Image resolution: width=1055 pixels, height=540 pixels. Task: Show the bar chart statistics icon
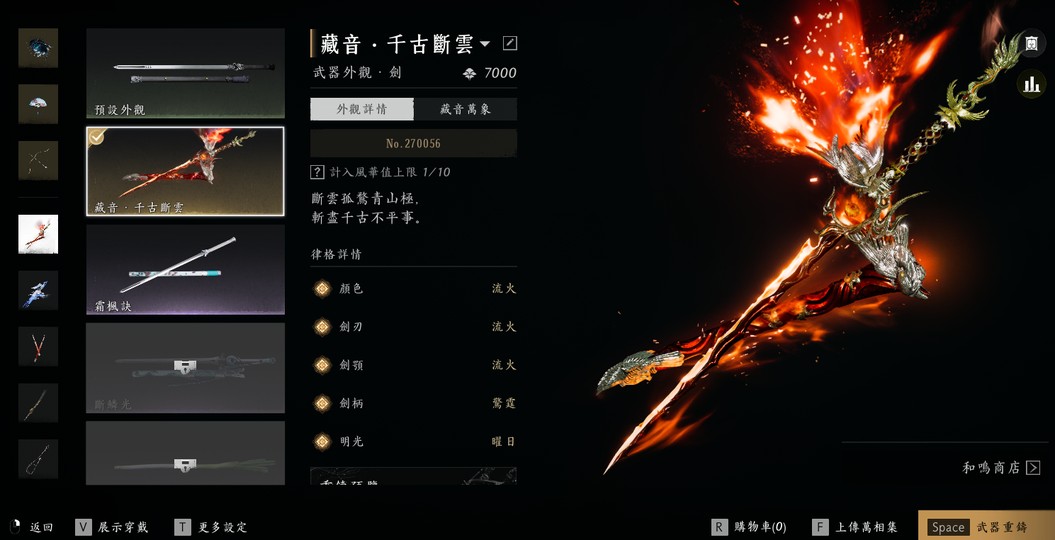pyautogui.click(x=1031, y=85)
